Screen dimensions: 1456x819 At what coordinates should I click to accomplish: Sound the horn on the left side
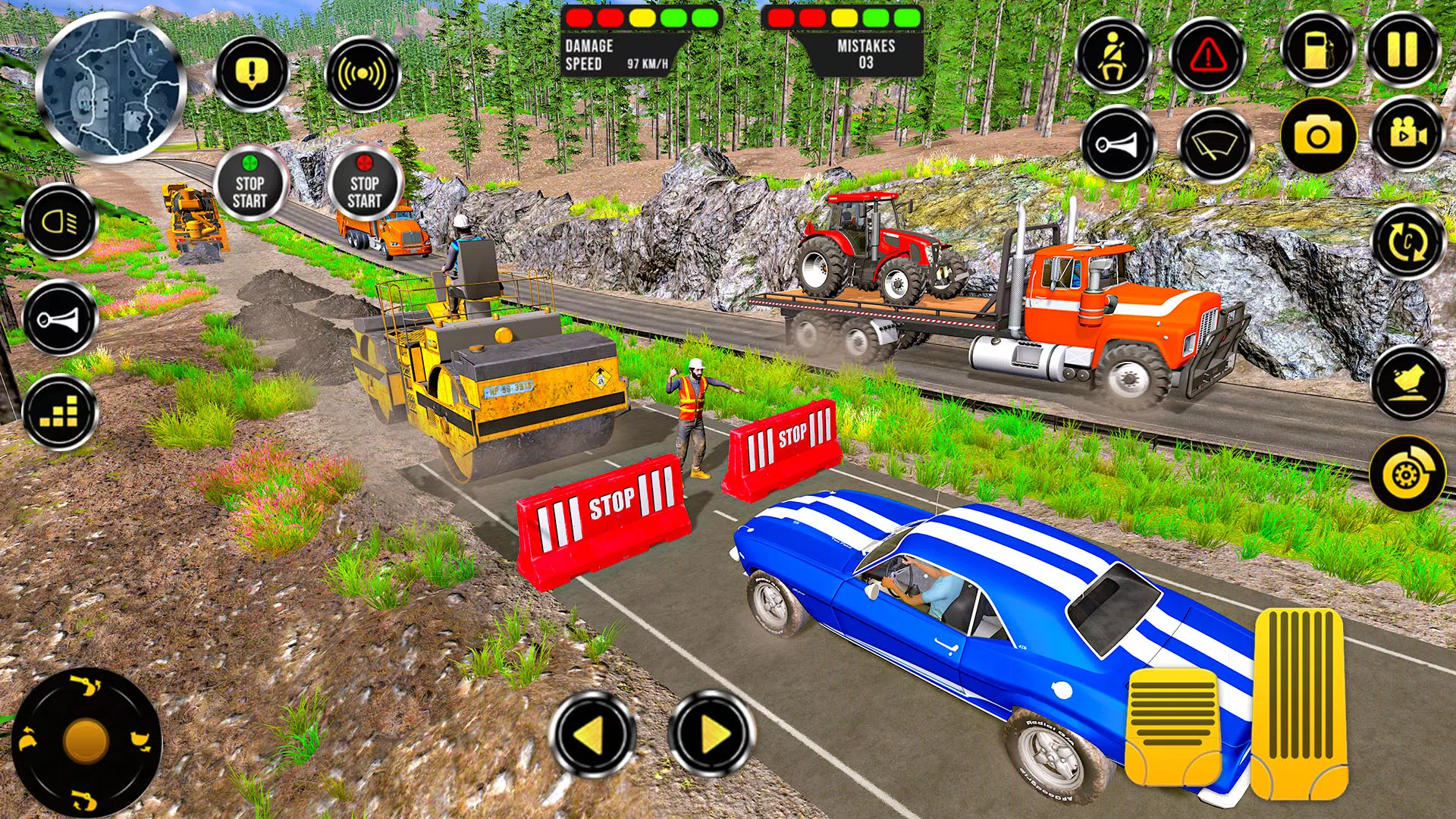click(x=61, y=318)
